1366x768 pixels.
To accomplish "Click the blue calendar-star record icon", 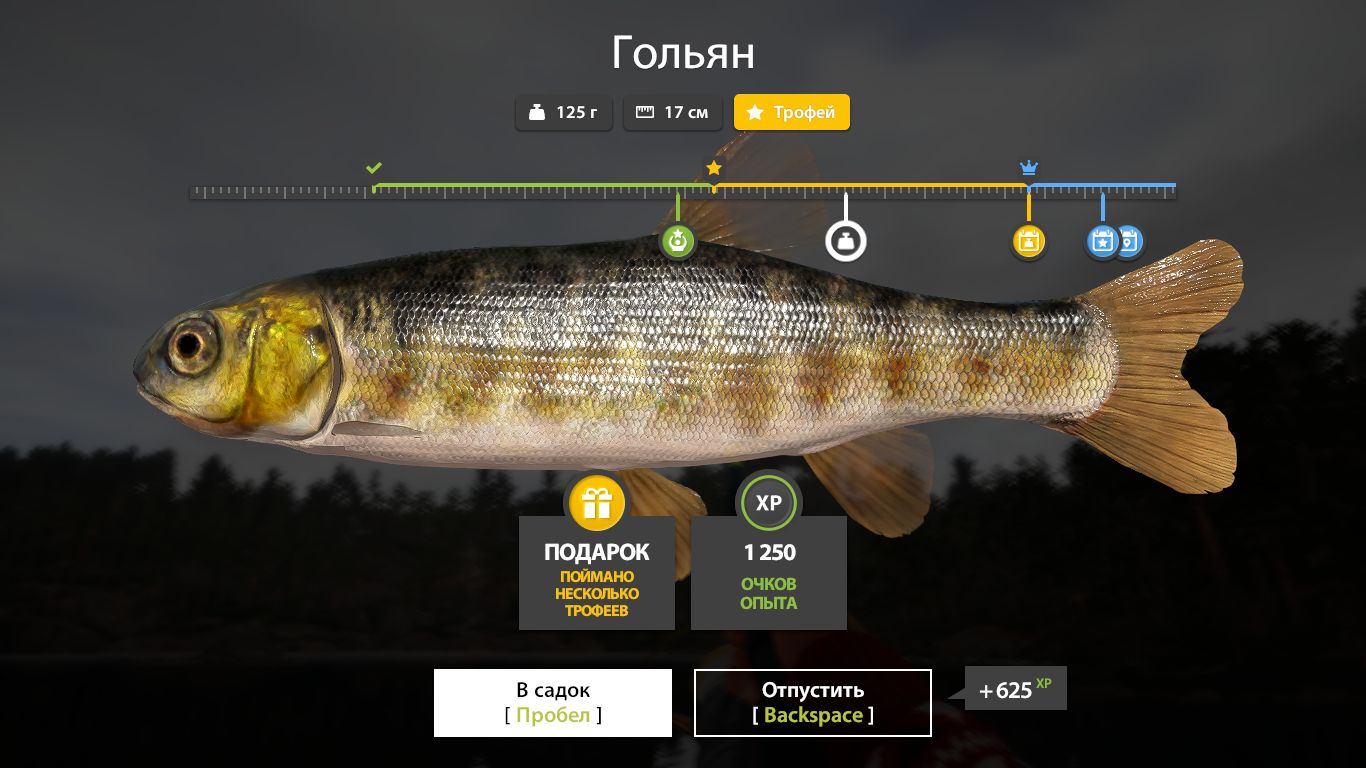I will 1103,240.
